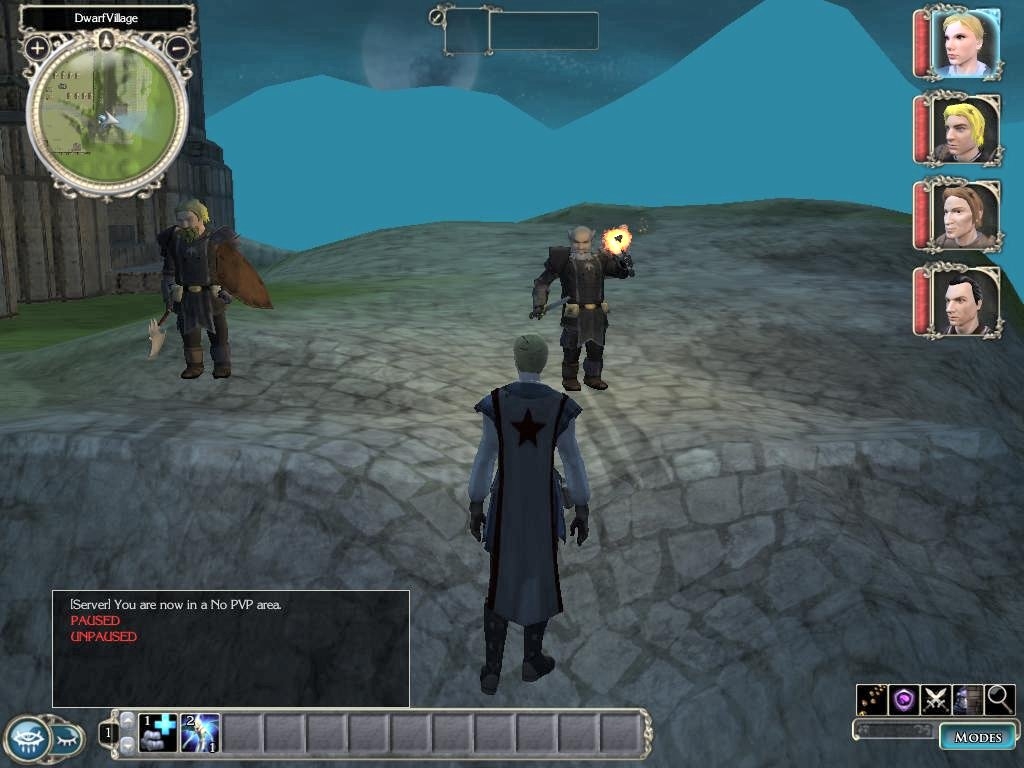
Task: Zoom in the minimap with the plus button
Action: (x=37, y=47)
